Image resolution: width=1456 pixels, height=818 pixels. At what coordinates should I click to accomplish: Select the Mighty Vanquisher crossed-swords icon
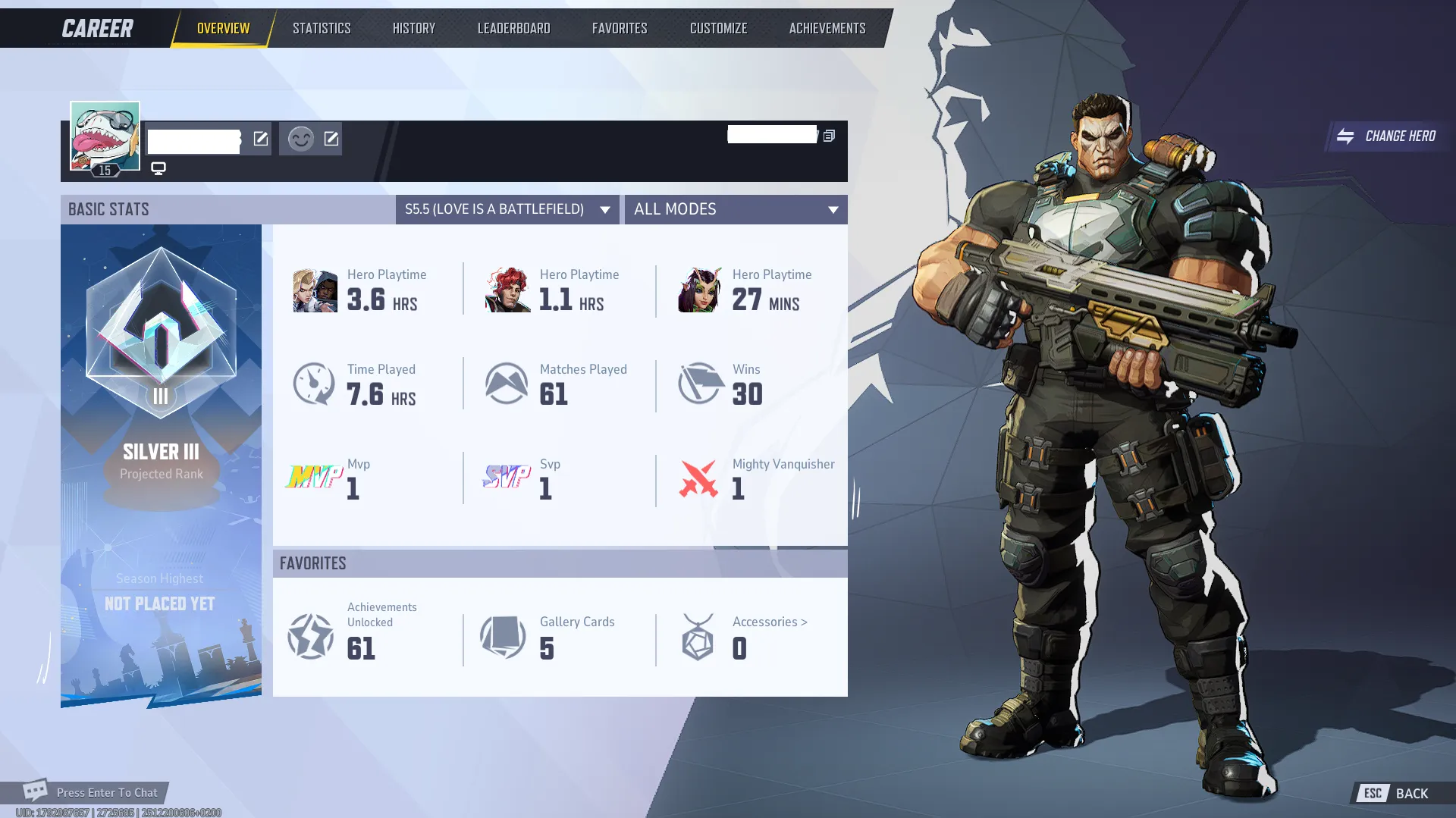[x=699, y=479]
